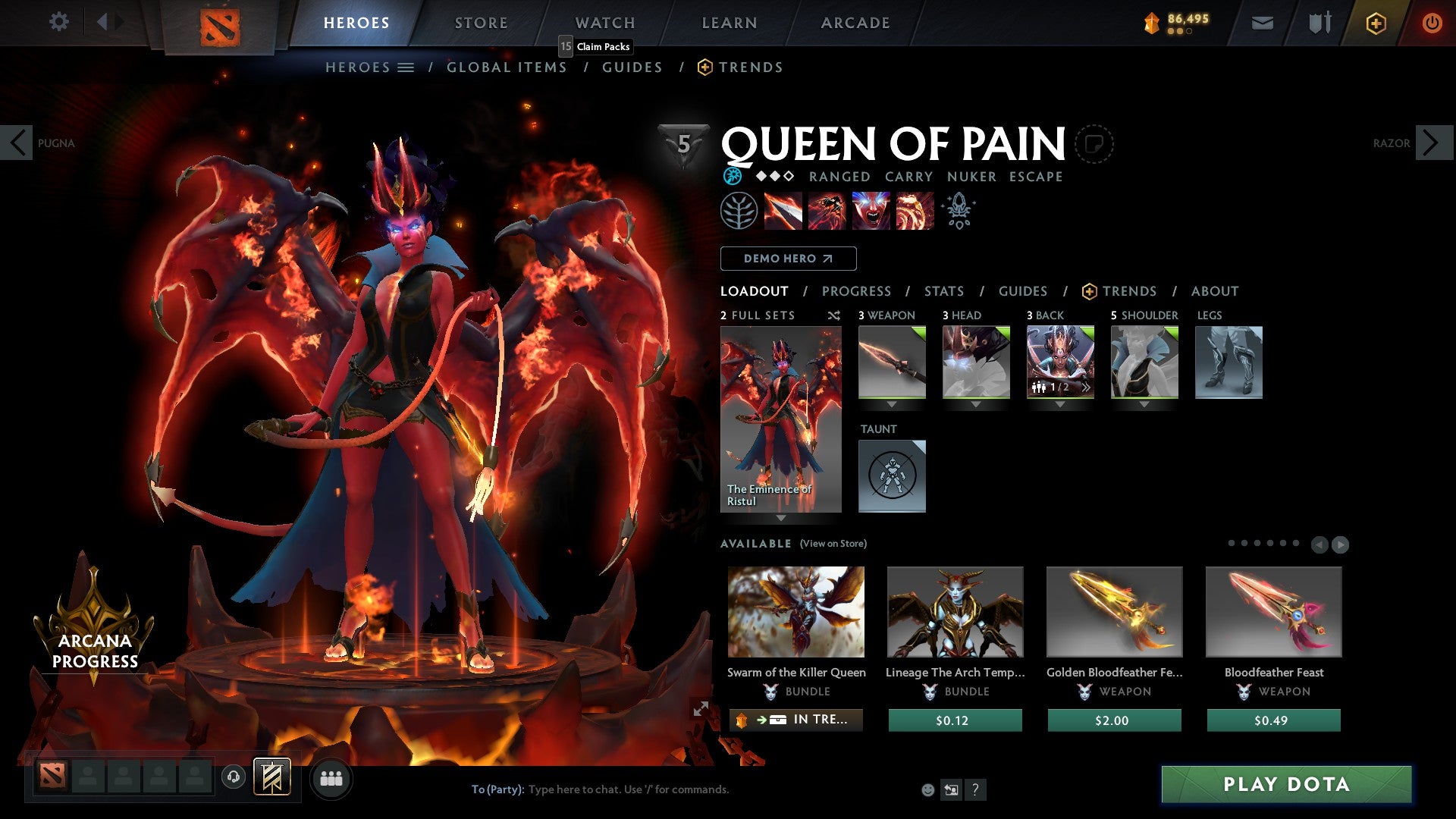1456x819 pixels.
Task: Open the HEROES hamburger menu
Action: pyautogui.click(x=405, y=67)
